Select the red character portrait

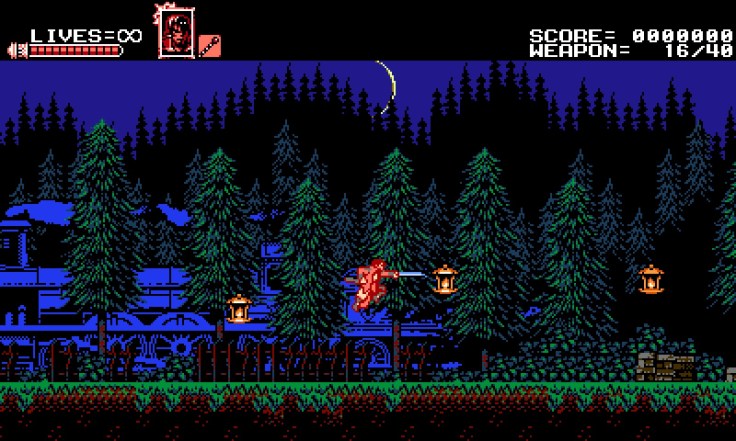[174, 31]
